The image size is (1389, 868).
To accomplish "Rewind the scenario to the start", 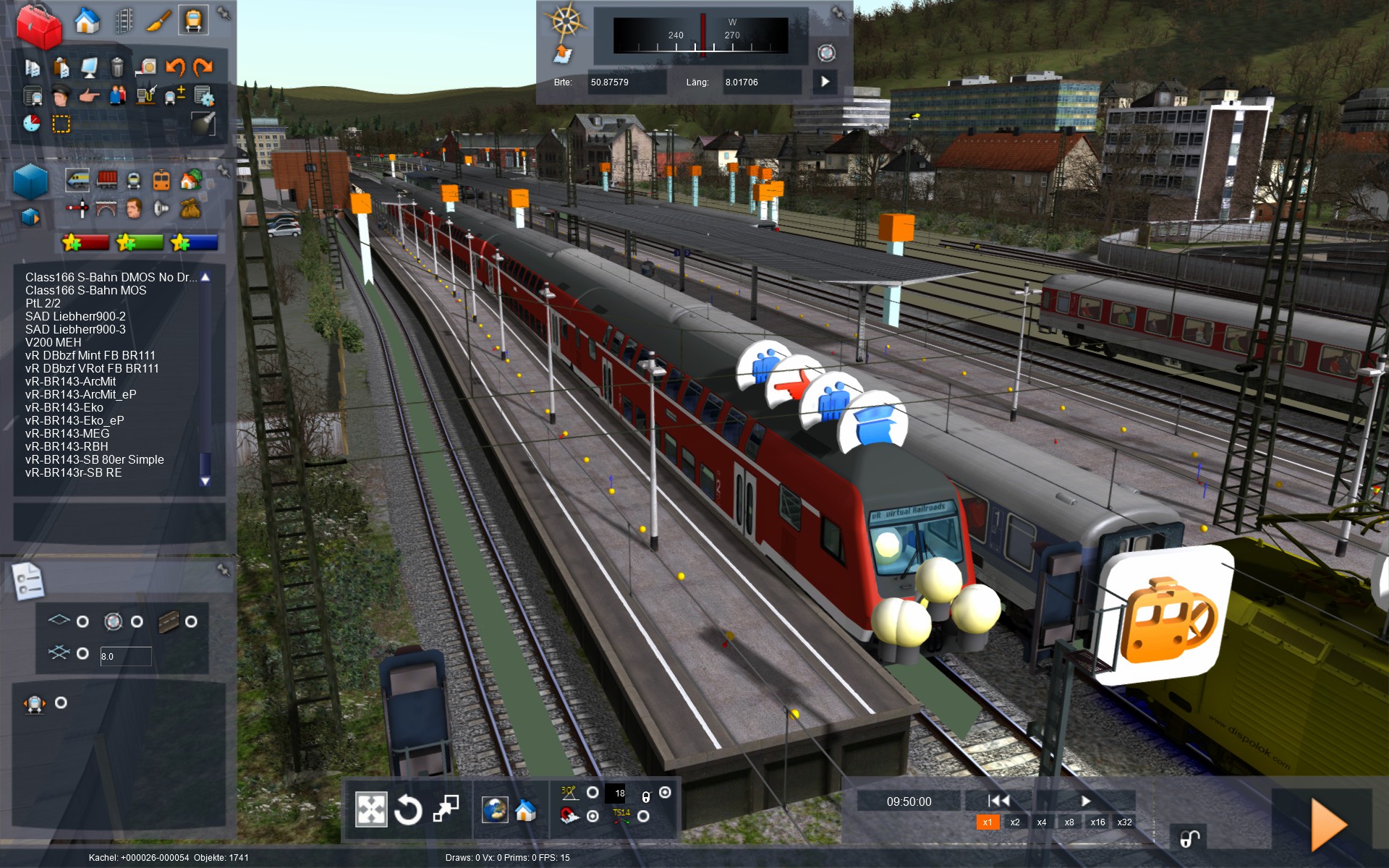I will [x=999, y=801].
